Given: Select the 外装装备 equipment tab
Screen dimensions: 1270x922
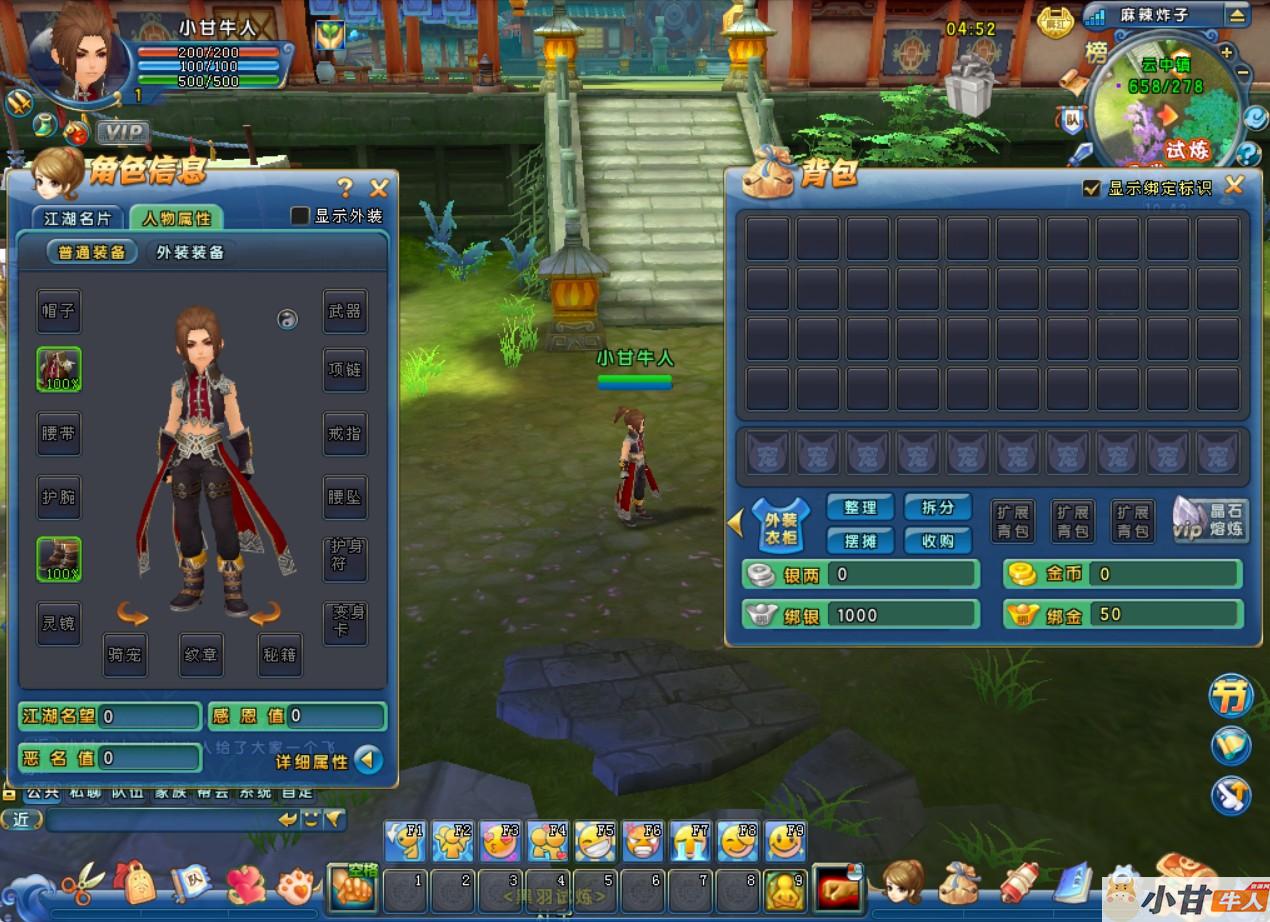Looking at the screenshot, I should coord(190,252).
